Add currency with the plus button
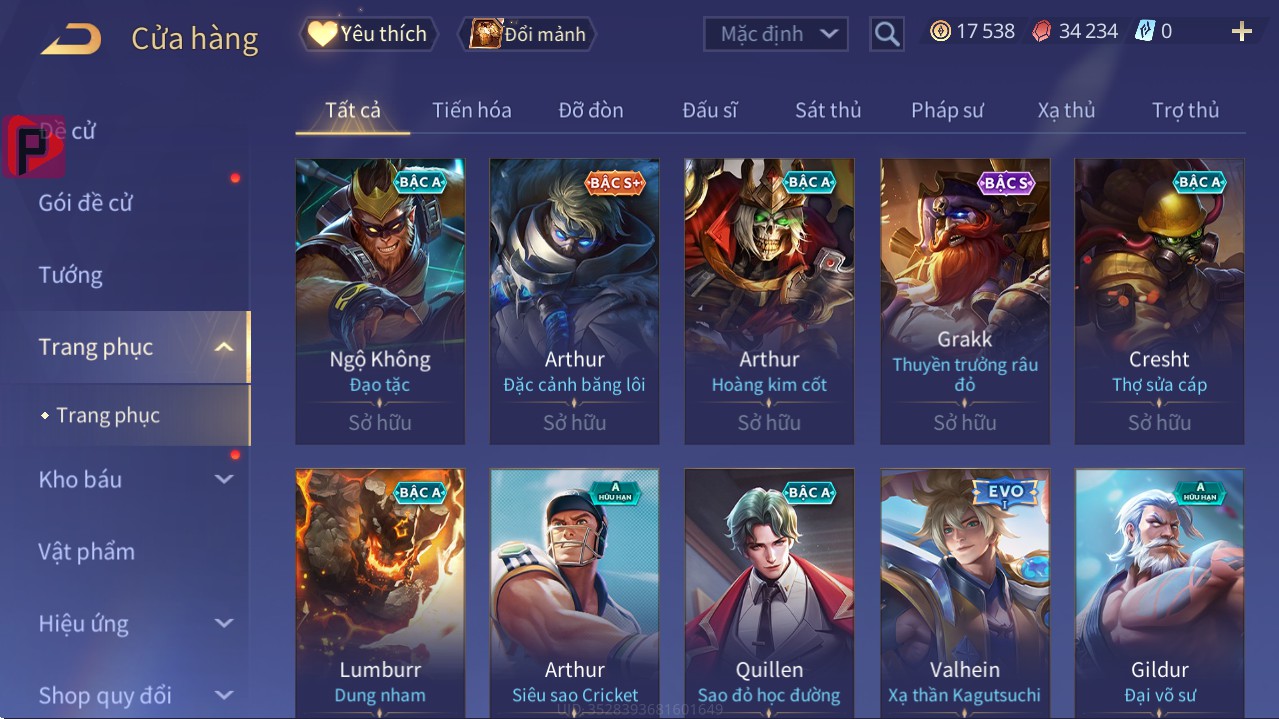The width and height of the screenshot is (1279, 719). pyautogui.click(x=1241, y=32)
